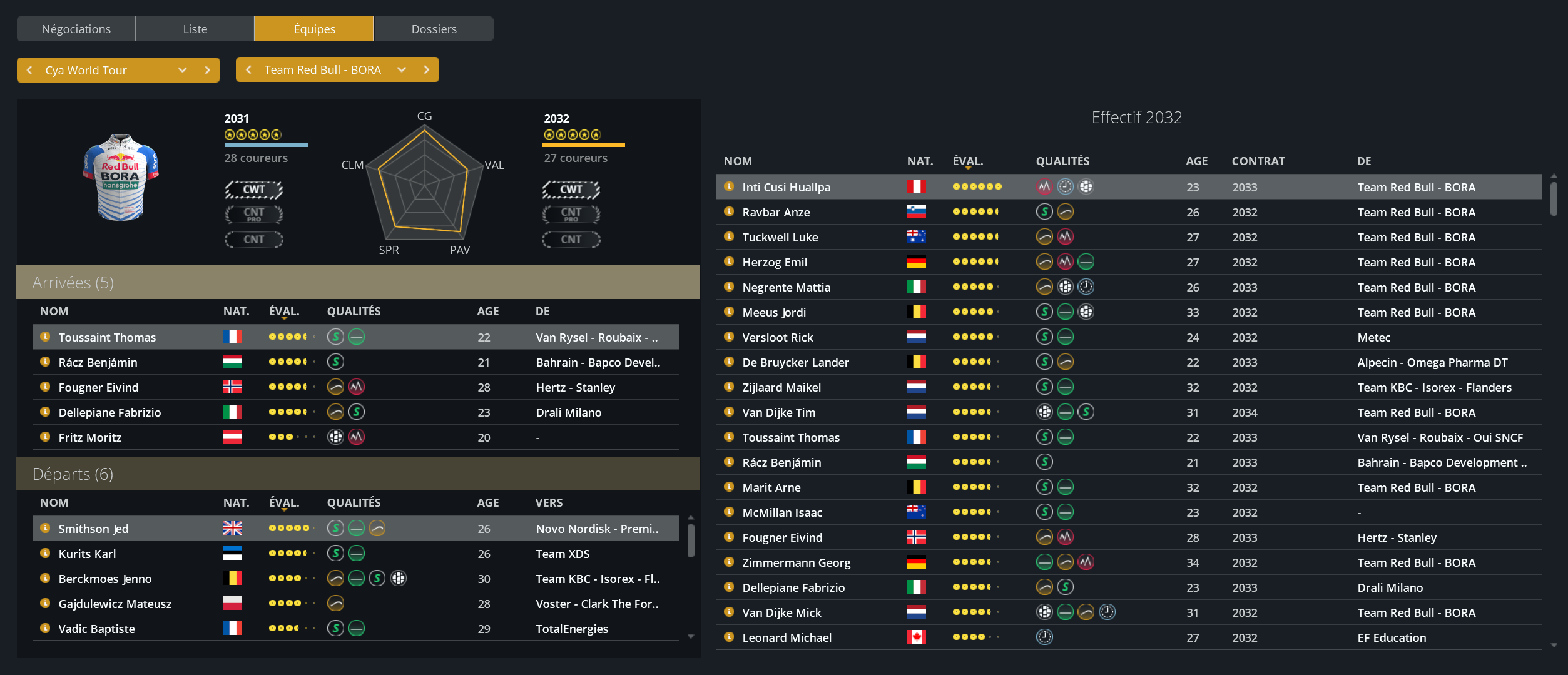The width and height of the screenshot is (1568, 675).
Task: Select Versloot Rick roster row
Action: pos(777,337)
